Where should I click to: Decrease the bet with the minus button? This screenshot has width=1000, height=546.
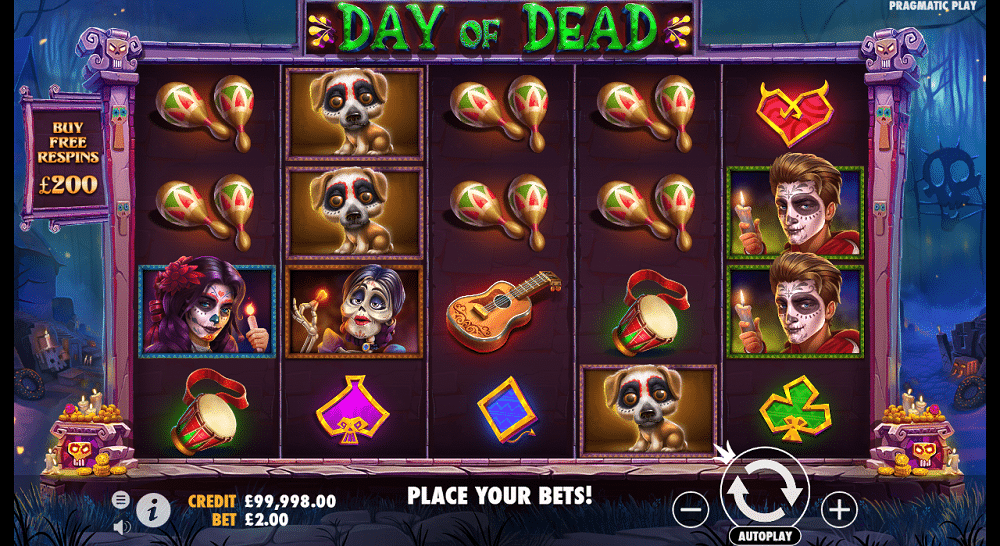pyautogui.click(x=690, y=510)
